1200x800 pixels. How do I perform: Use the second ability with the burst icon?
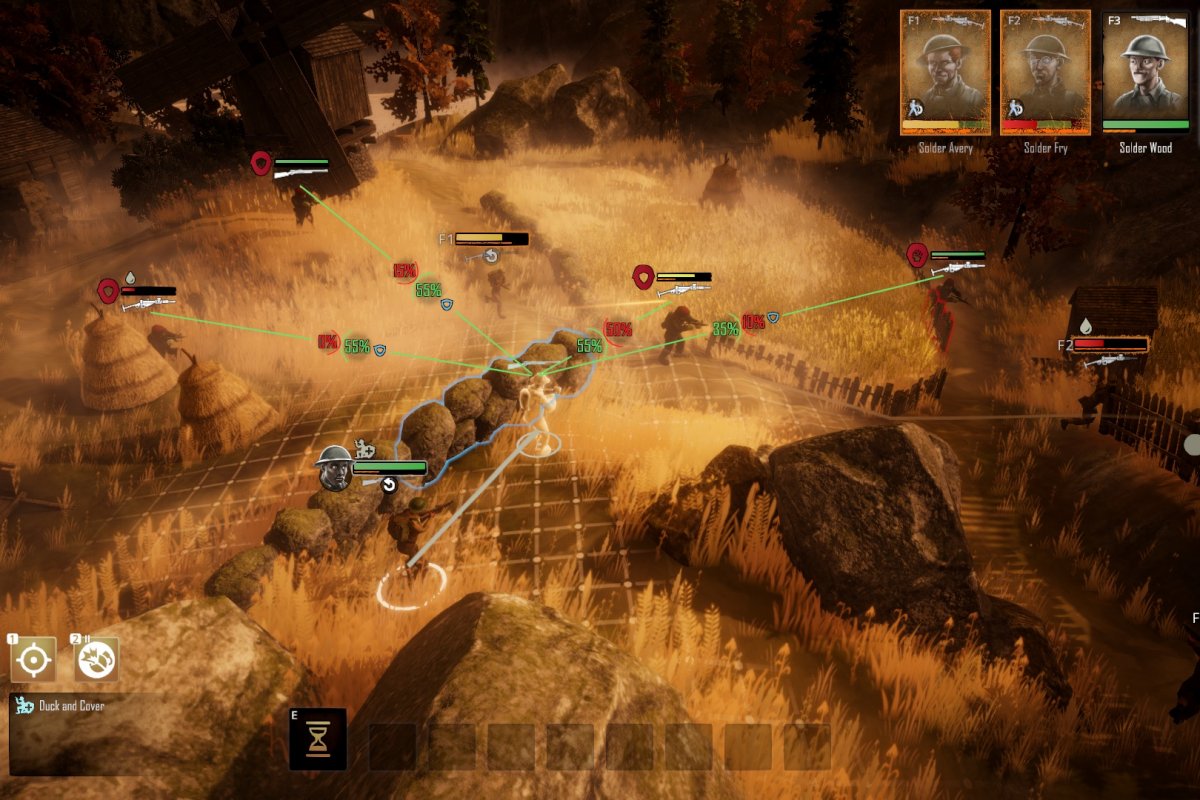coord(97,660)
